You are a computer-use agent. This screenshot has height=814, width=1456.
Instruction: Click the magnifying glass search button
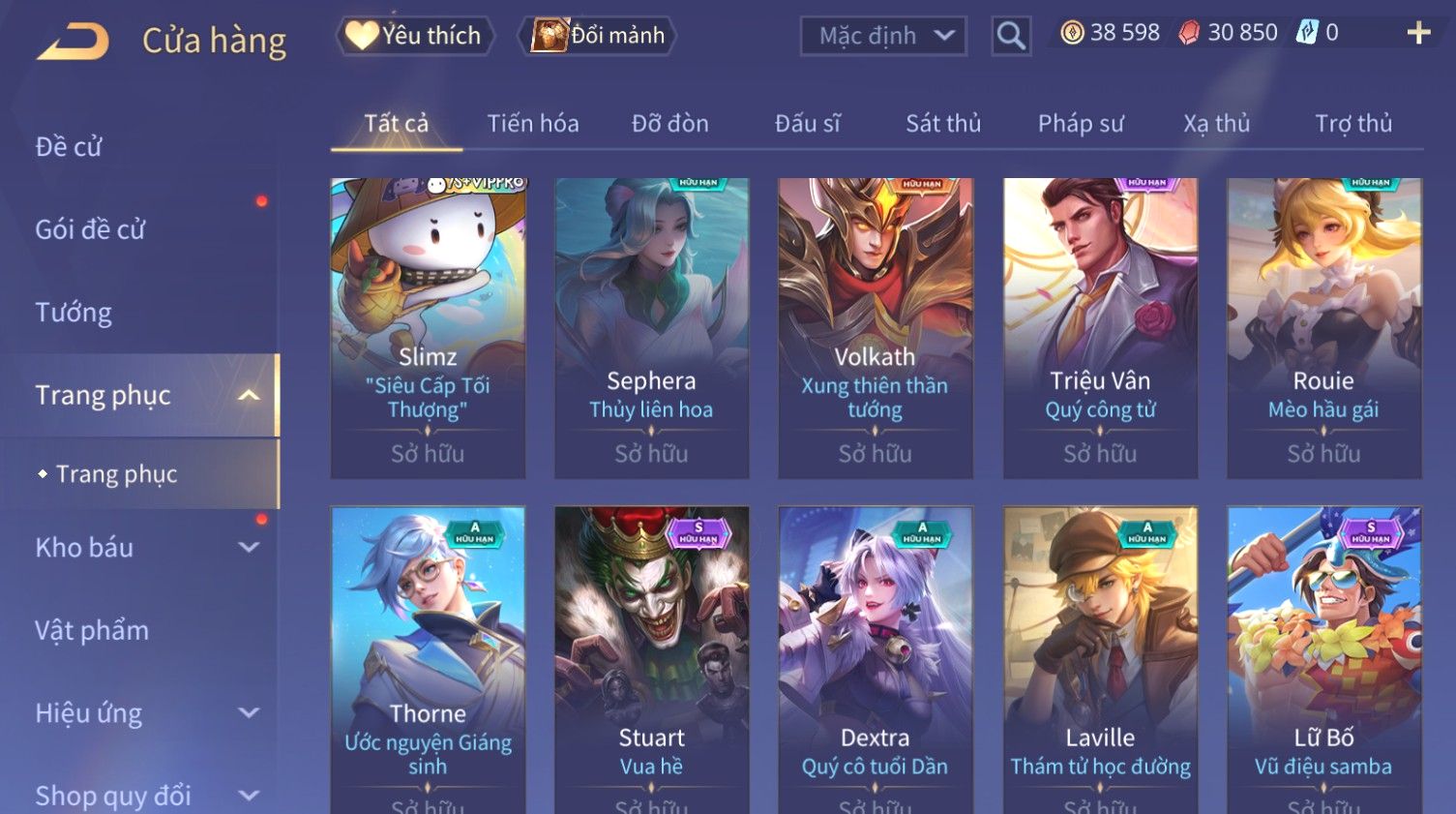[1011, 36]
